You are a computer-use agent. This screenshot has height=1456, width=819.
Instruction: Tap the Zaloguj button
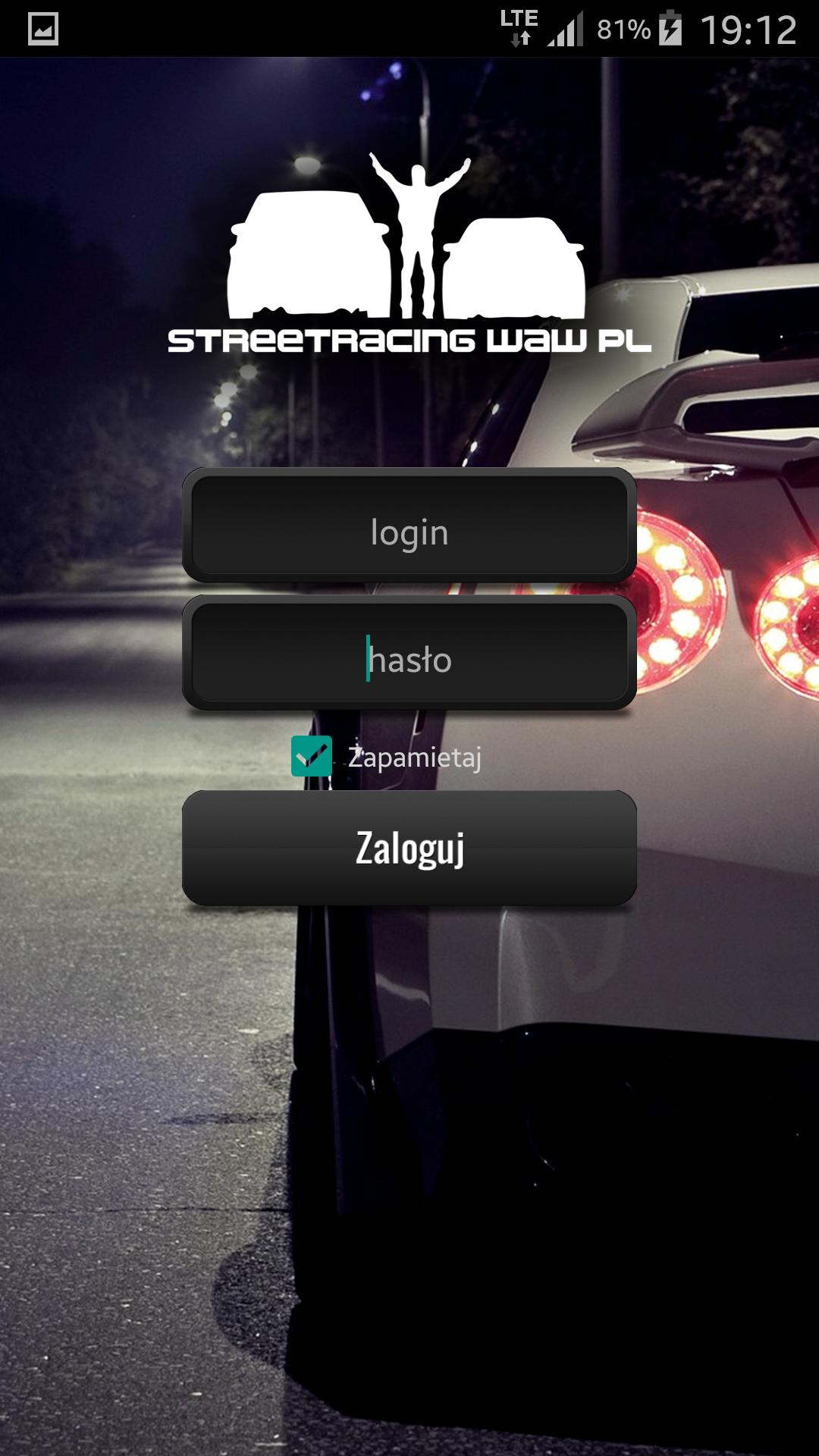pyautogui.click(x=409, y=847)
